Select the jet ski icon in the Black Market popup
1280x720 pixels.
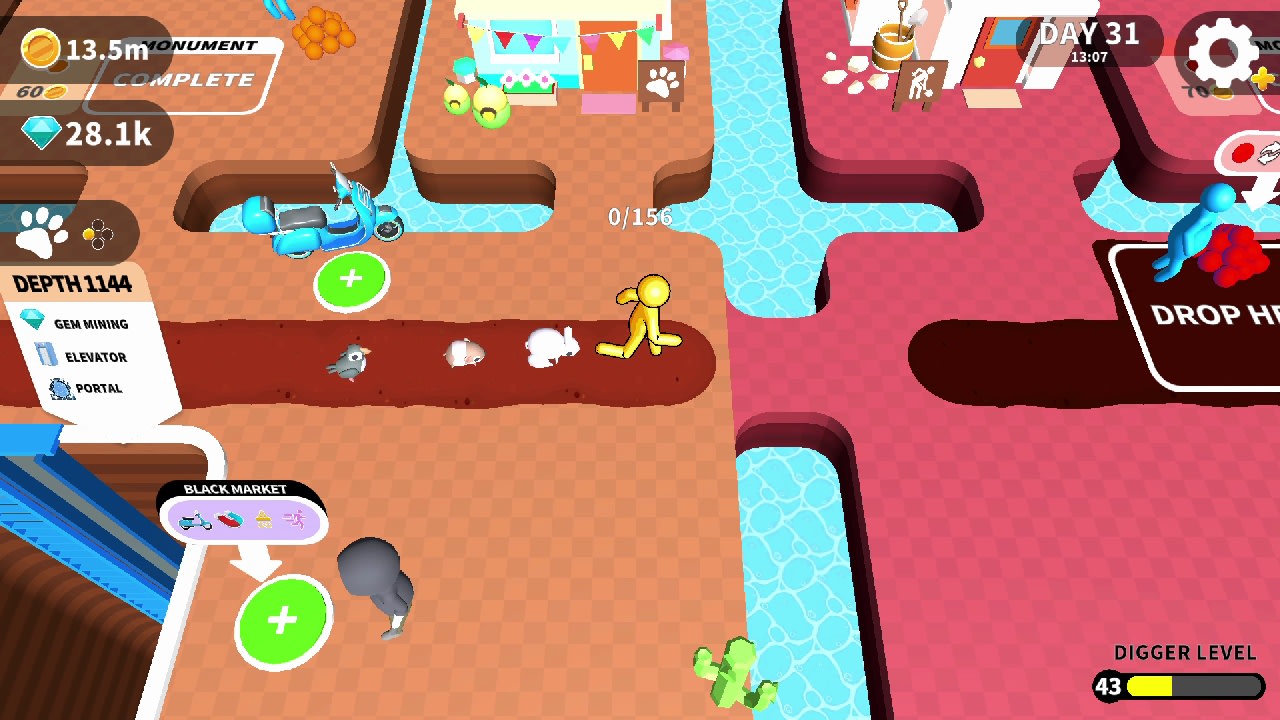click(x=230, y=518)
